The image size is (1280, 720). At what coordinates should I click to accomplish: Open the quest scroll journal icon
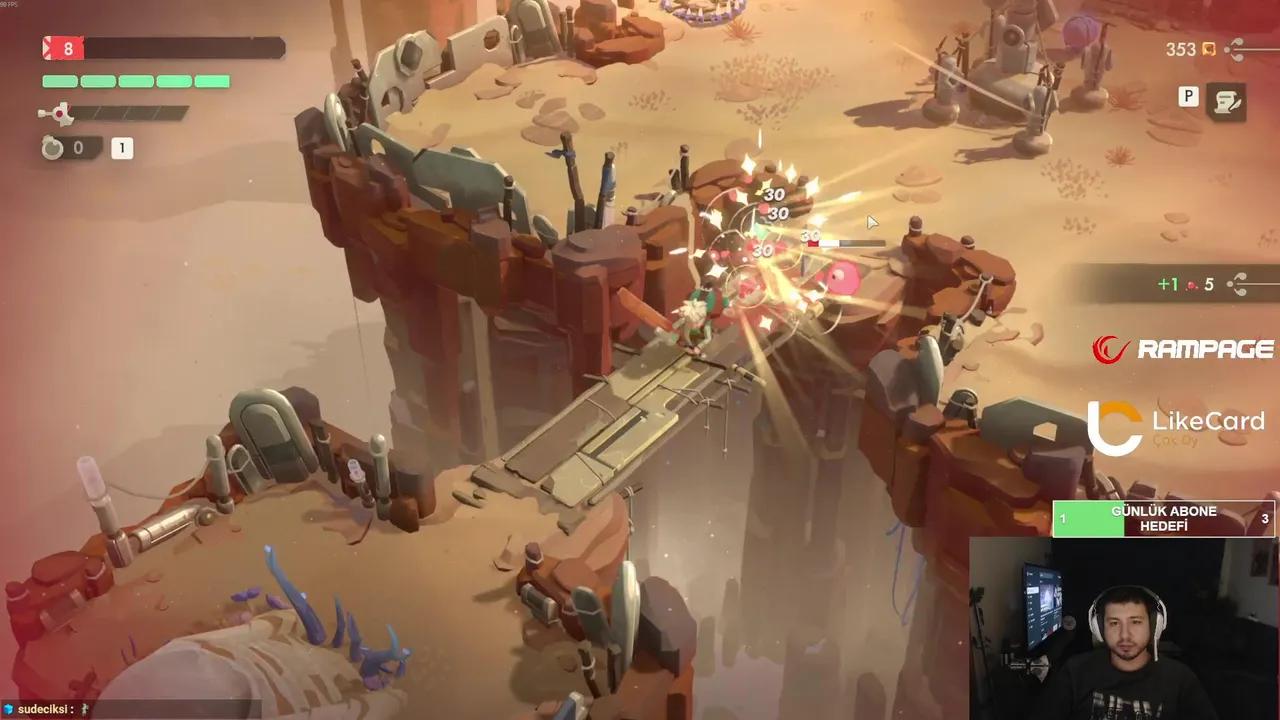coord(1225,101)
